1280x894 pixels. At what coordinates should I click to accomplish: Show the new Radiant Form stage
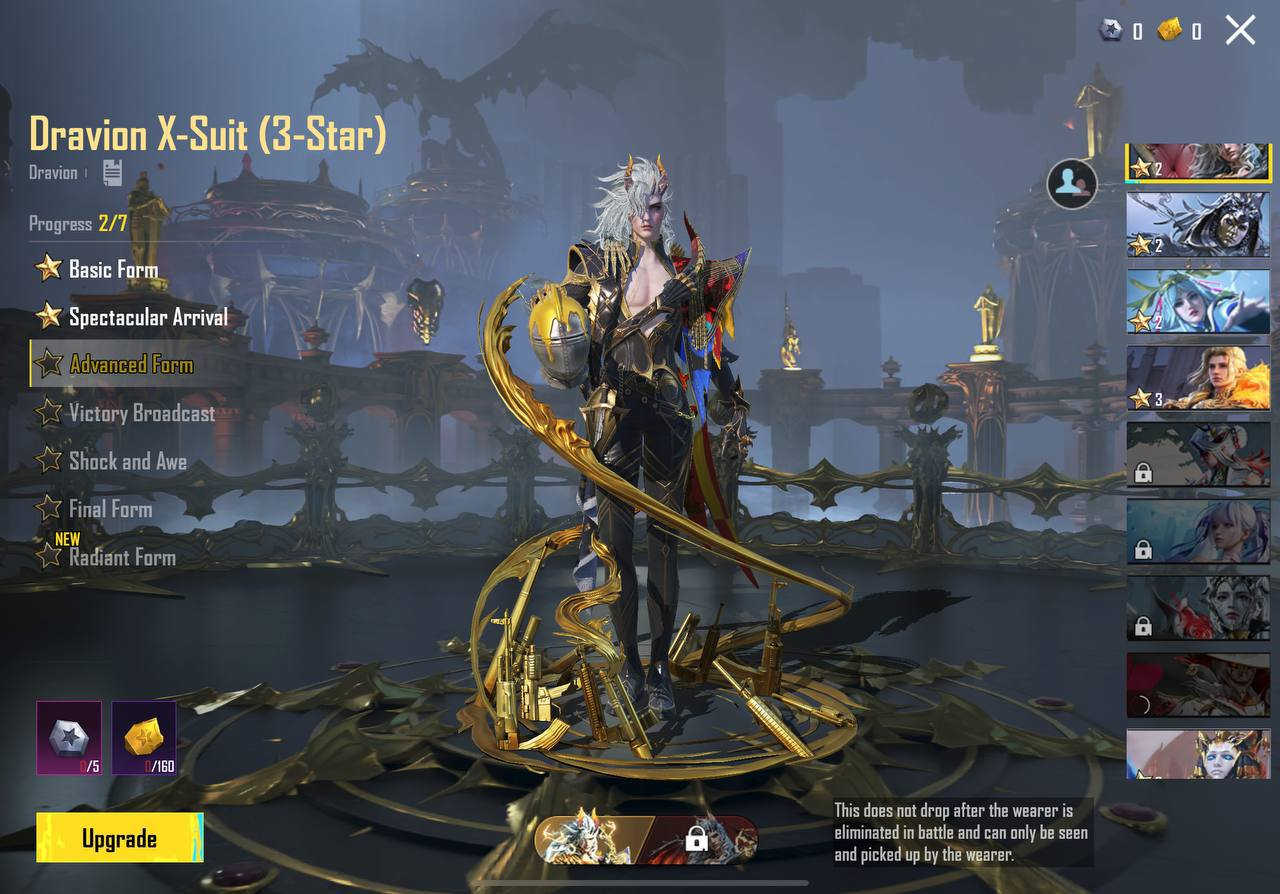pyautogui.click(x=121, y=557)
